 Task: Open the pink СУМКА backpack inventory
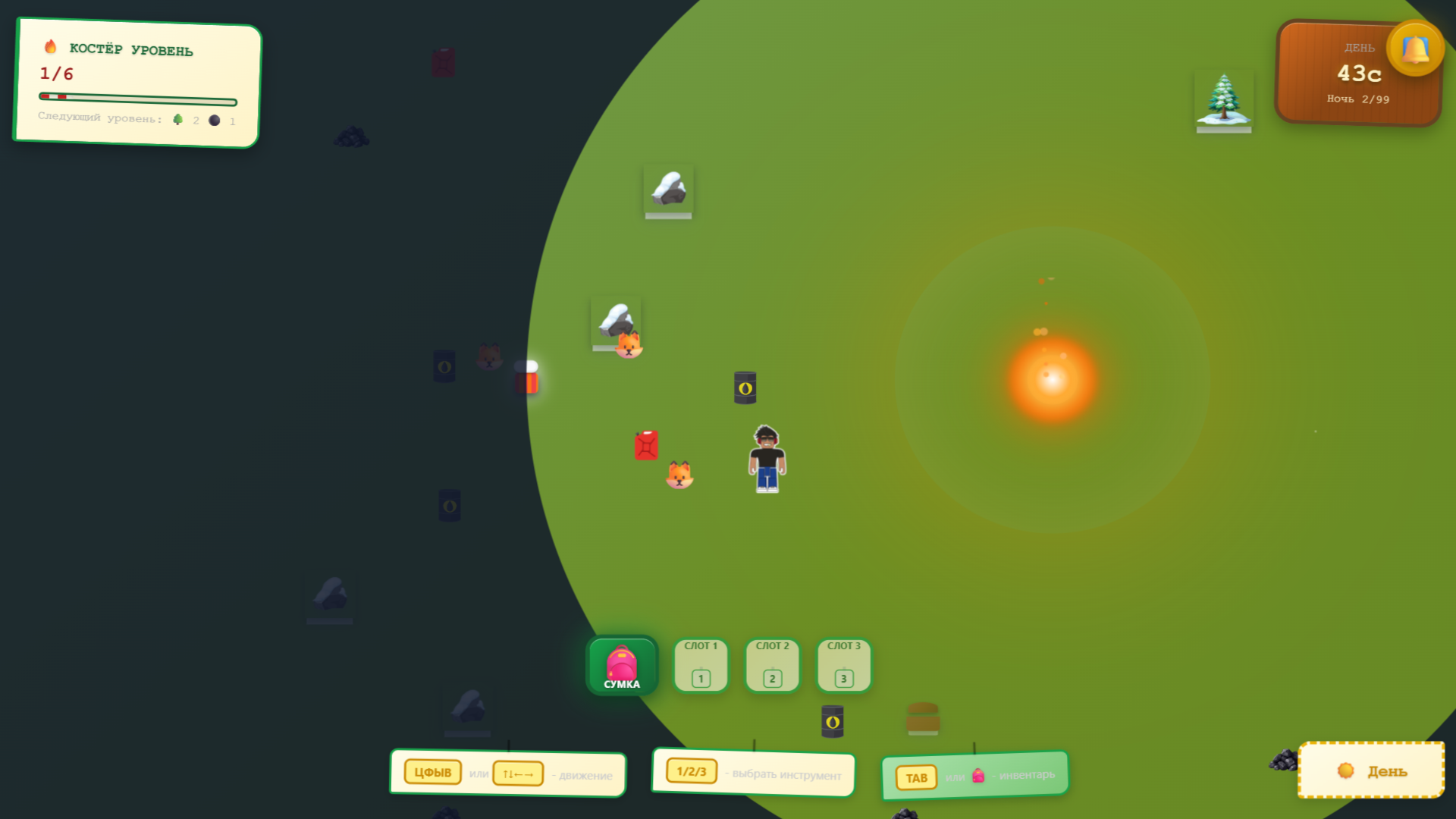tap(621, 665)
